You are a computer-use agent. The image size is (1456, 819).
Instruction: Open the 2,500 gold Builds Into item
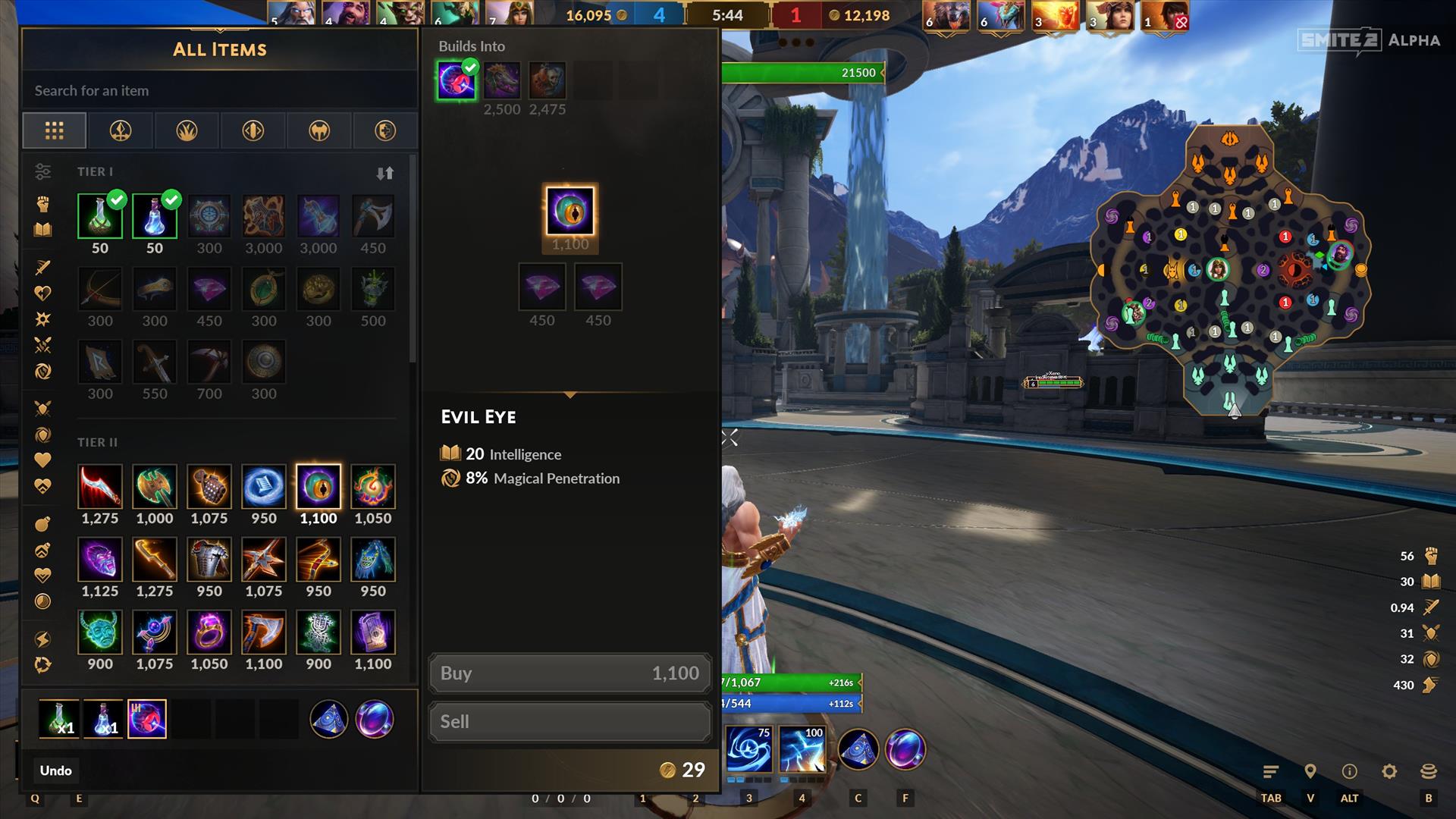click(x=502, y=81)
